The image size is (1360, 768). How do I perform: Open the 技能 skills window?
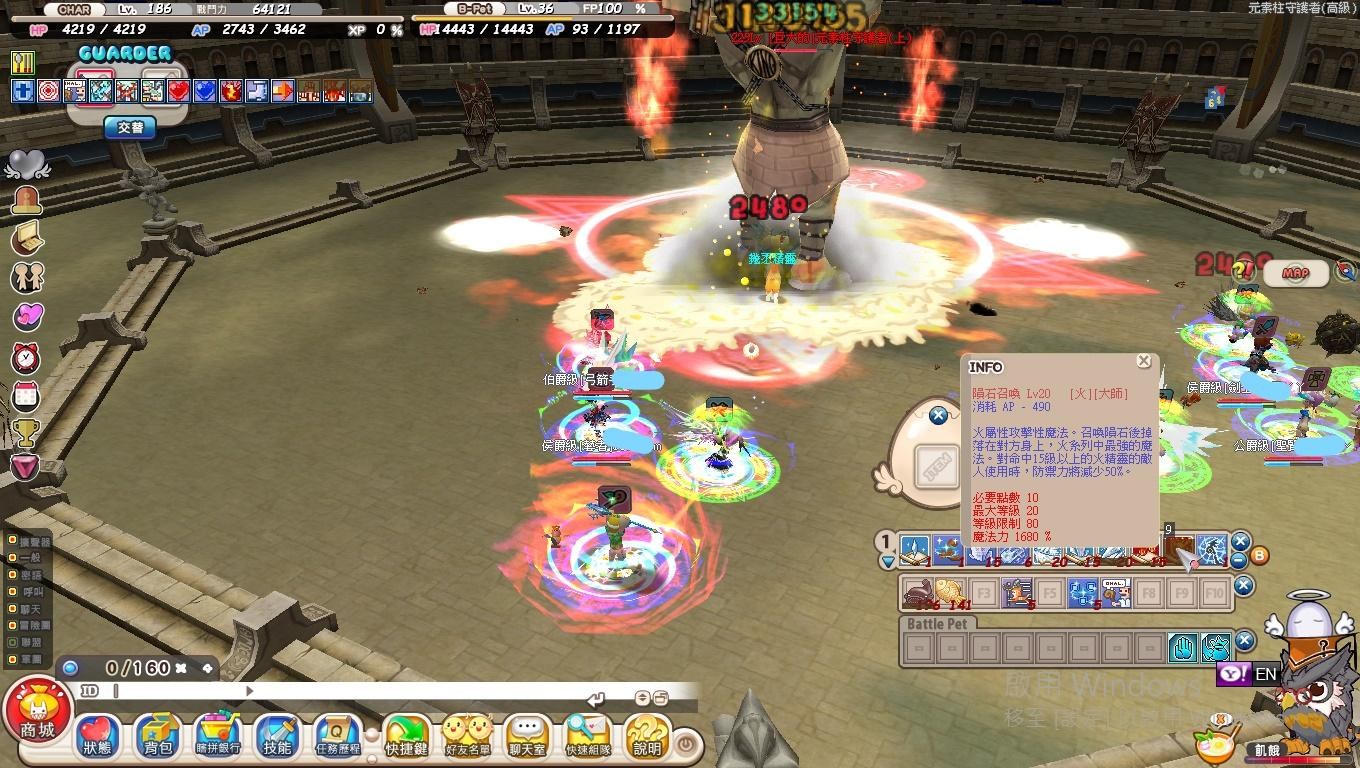(277, 737)
